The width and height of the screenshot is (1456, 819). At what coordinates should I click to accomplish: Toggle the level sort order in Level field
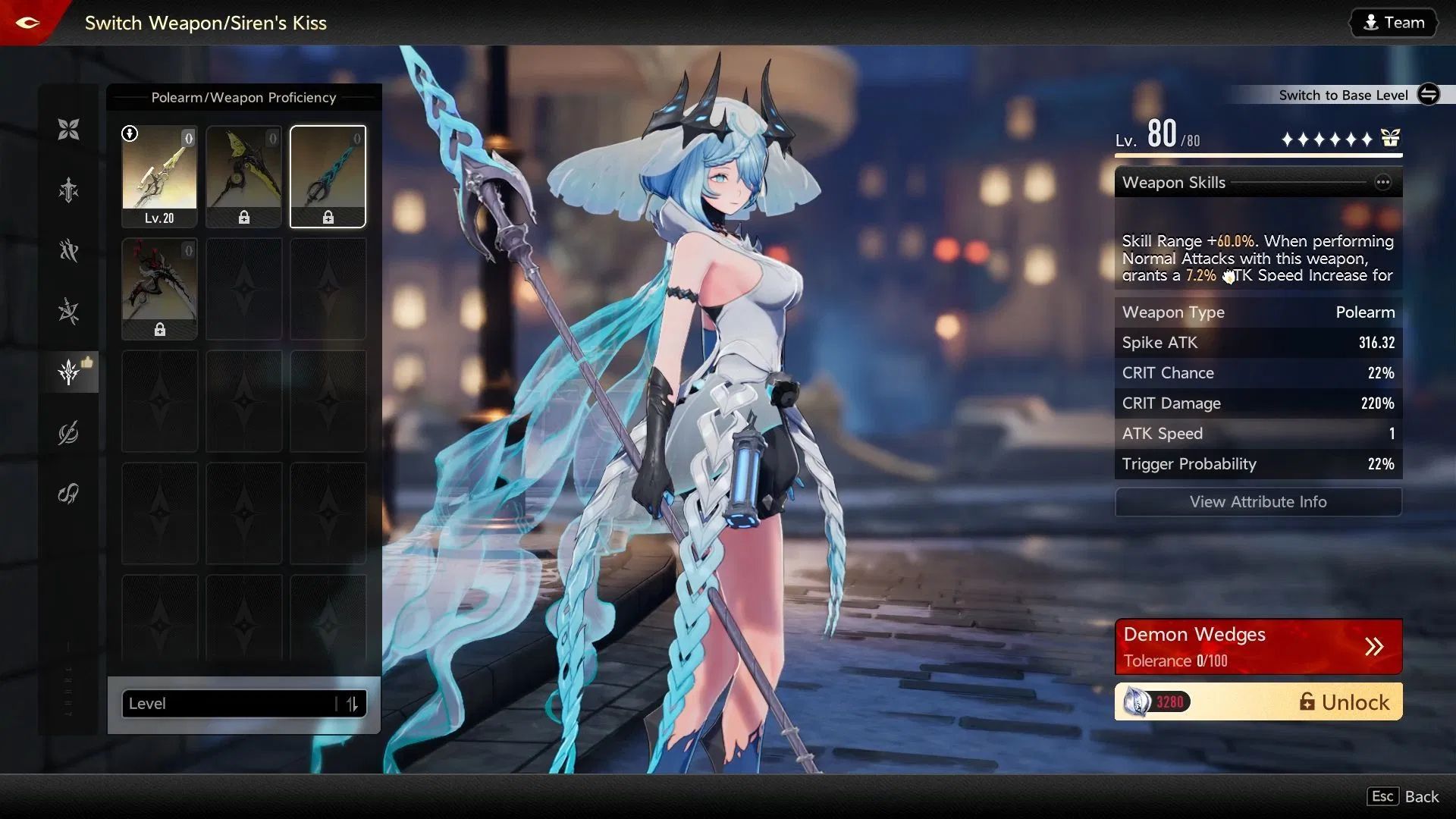(351, 704)
